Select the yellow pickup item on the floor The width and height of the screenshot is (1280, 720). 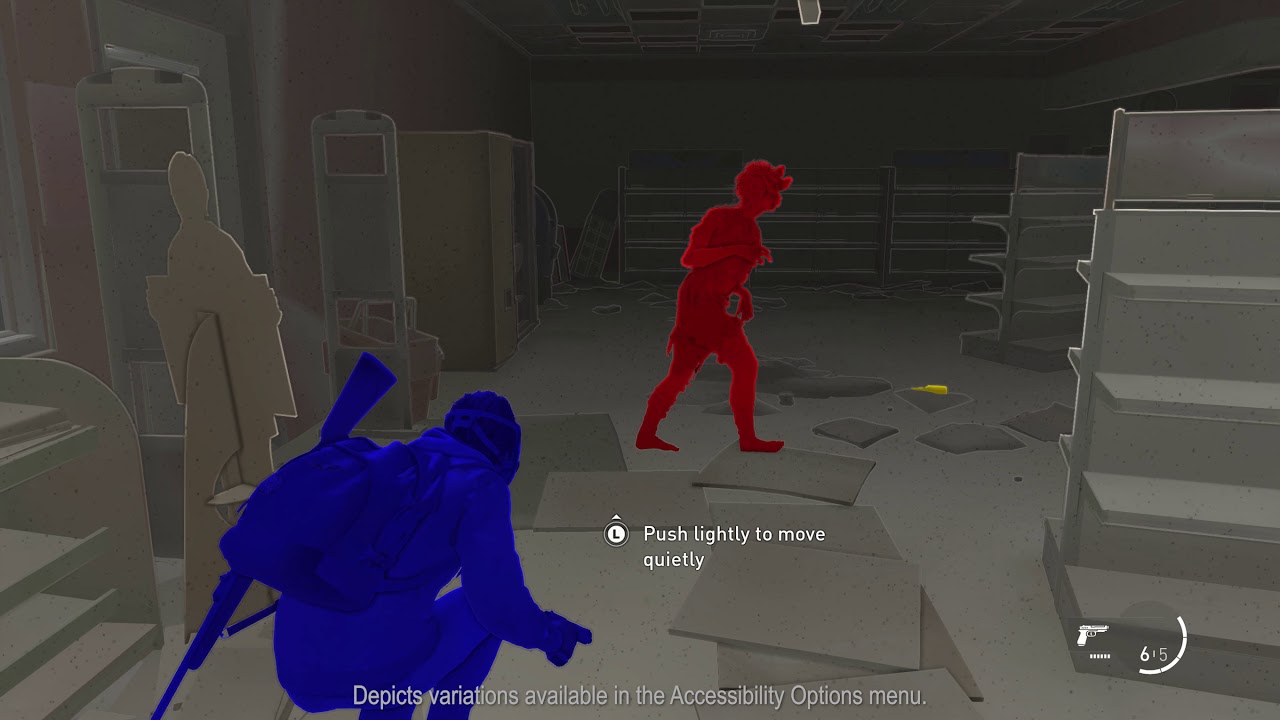click(932, 389)
